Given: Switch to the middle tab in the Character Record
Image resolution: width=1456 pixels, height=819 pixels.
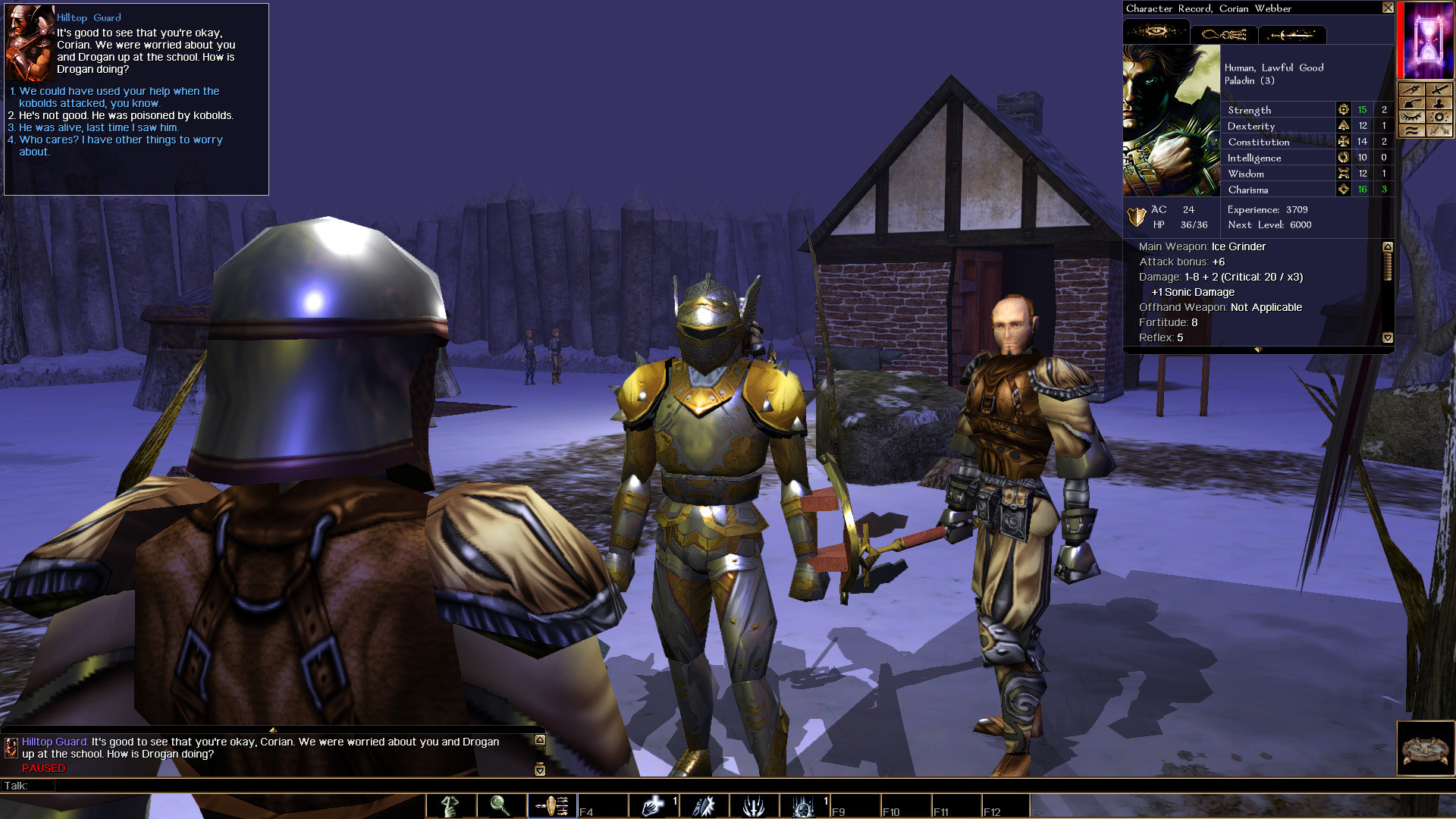Looking at the screenshot, I should click(1224, 33).
